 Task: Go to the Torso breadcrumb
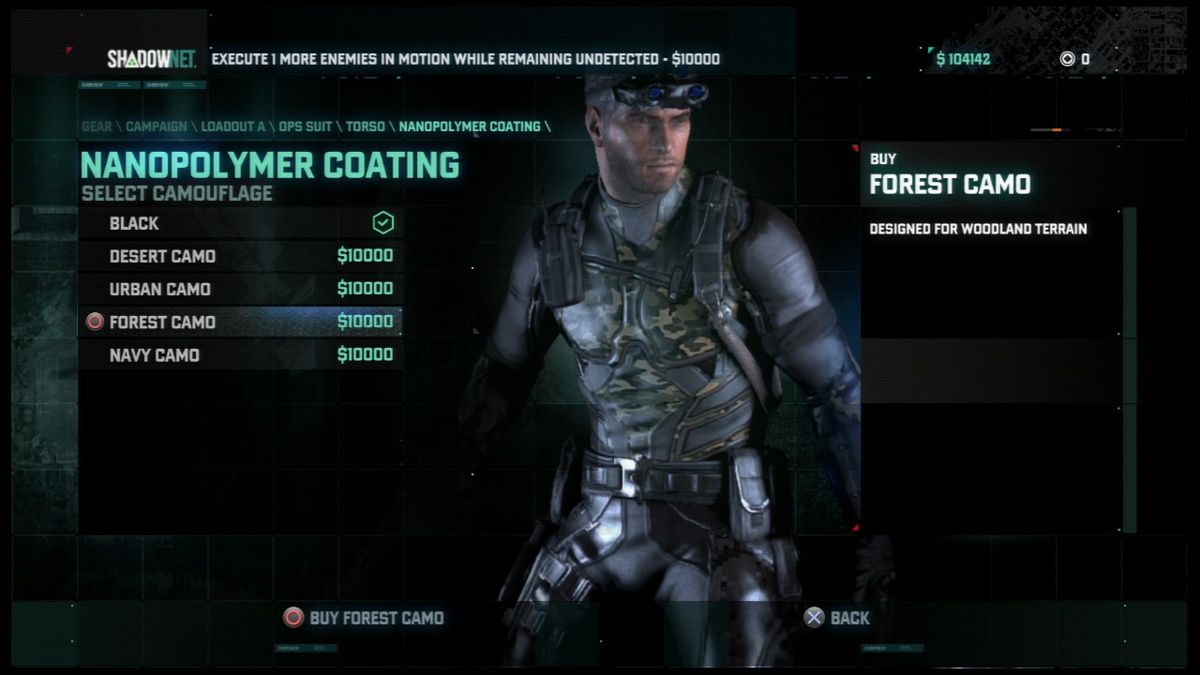[366, 127]
